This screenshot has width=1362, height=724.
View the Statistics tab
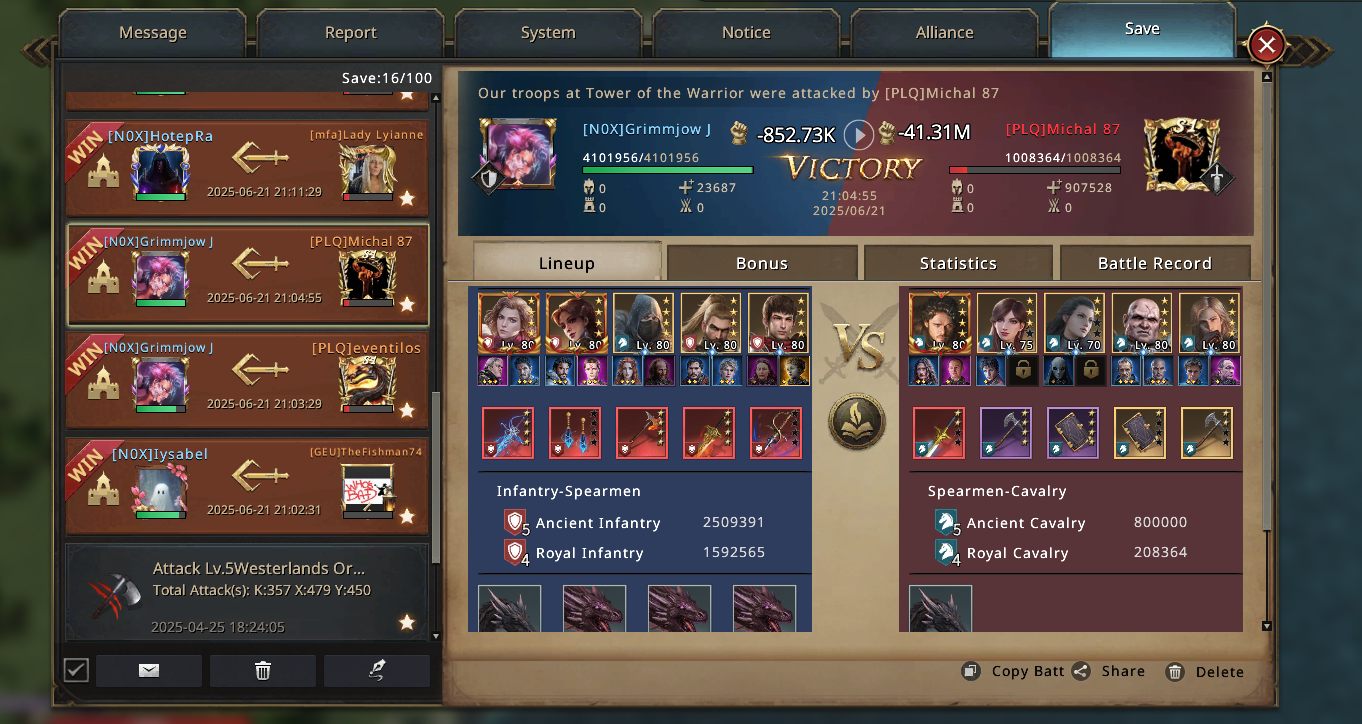[958, 263]
